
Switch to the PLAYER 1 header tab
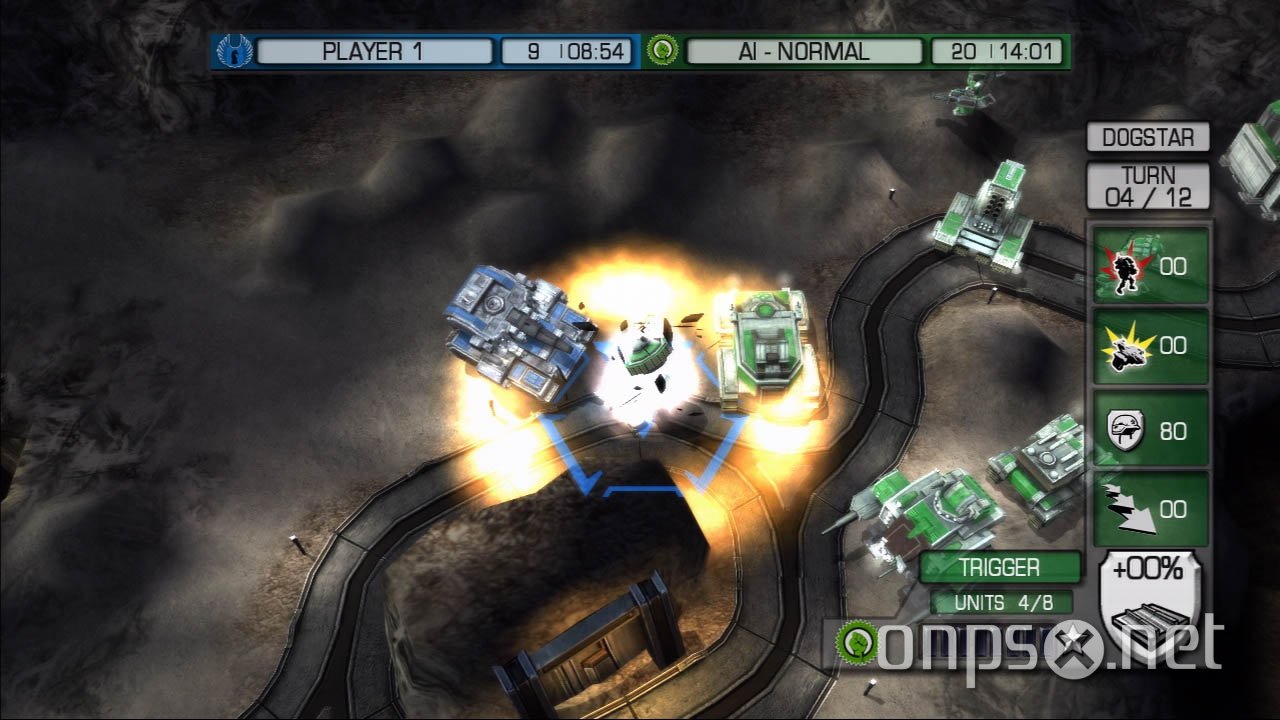(x=373, y=51)
